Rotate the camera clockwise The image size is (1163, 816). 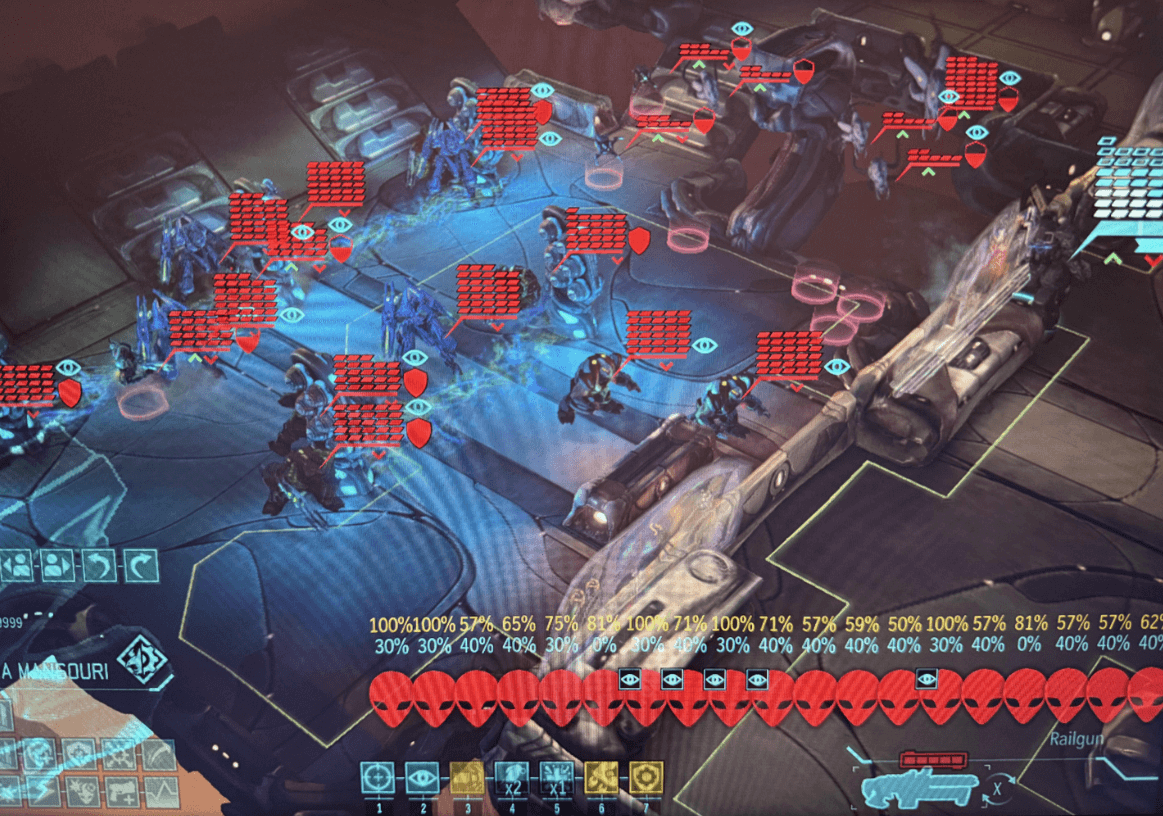(140, 567)
